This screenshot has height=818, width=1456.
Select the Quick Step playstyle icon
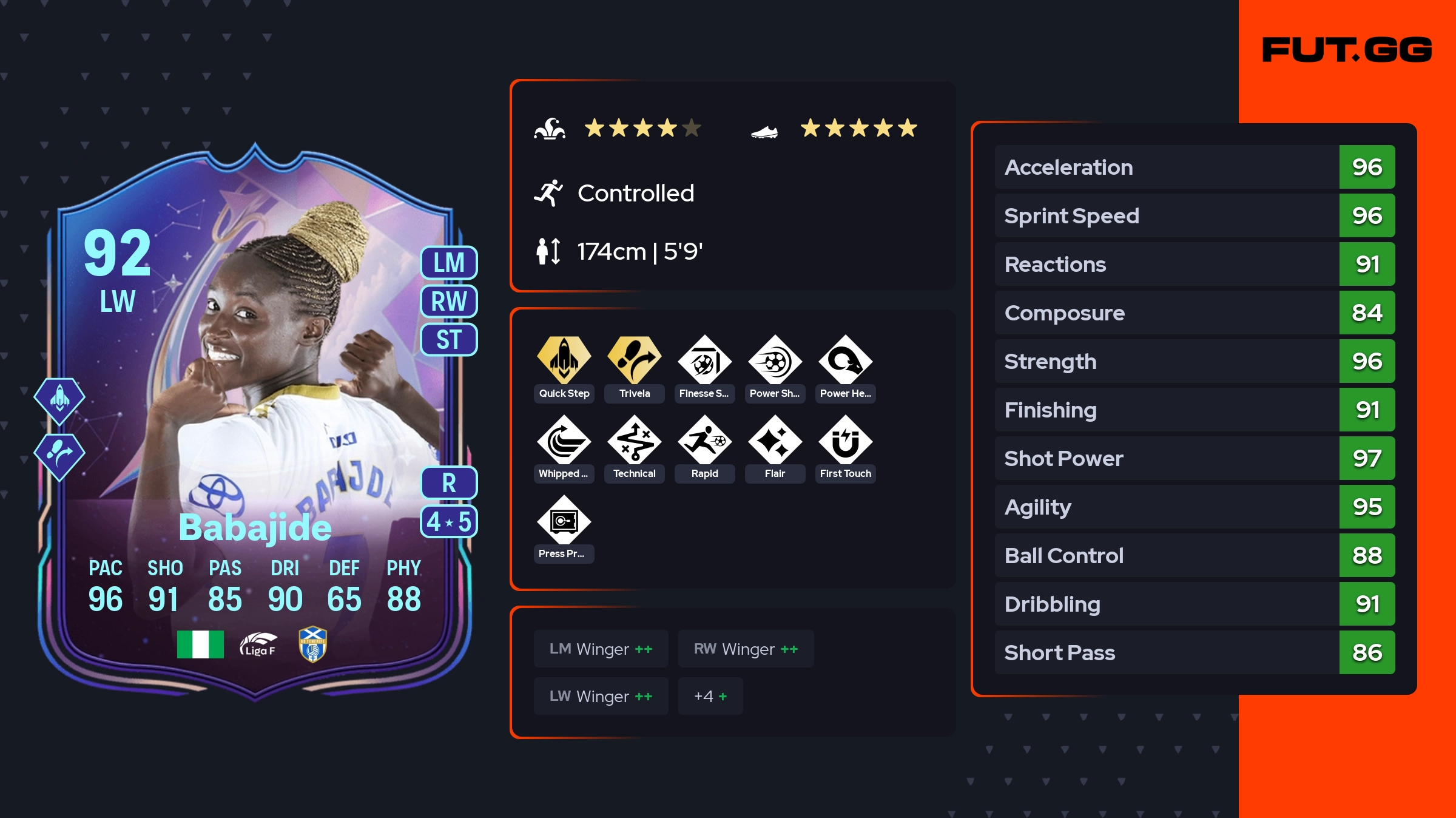click(x=564, y=361)
